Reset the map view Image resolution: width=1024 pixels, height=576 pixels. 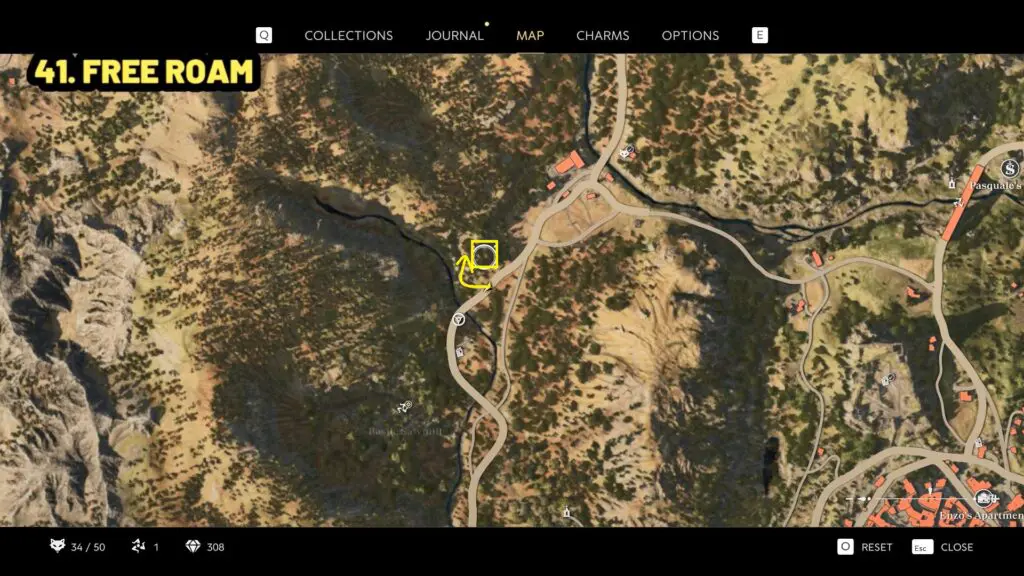(865, 547)
